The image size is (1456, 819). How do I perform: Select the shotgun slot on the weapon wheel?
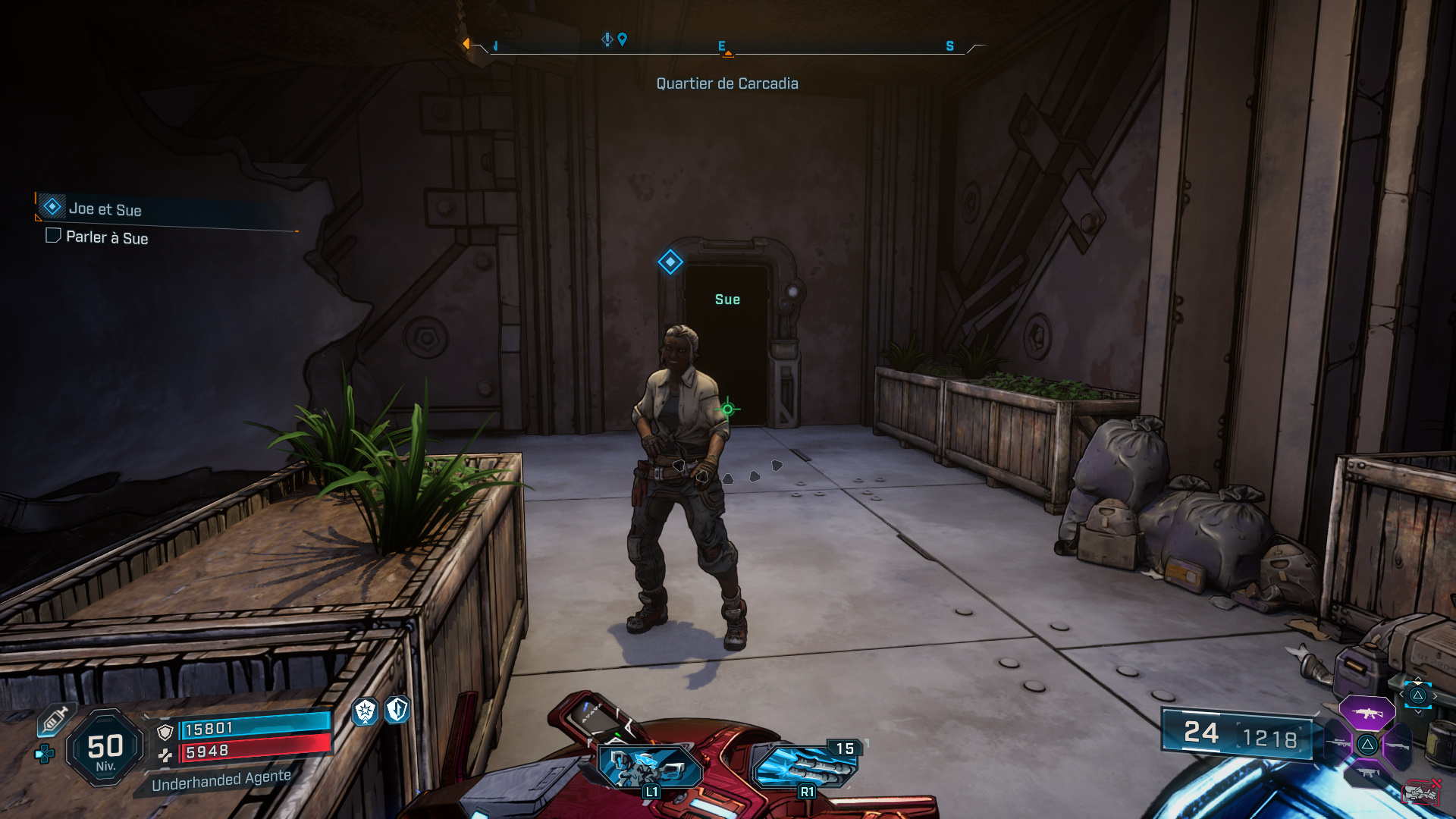(x=1398, y=746)
